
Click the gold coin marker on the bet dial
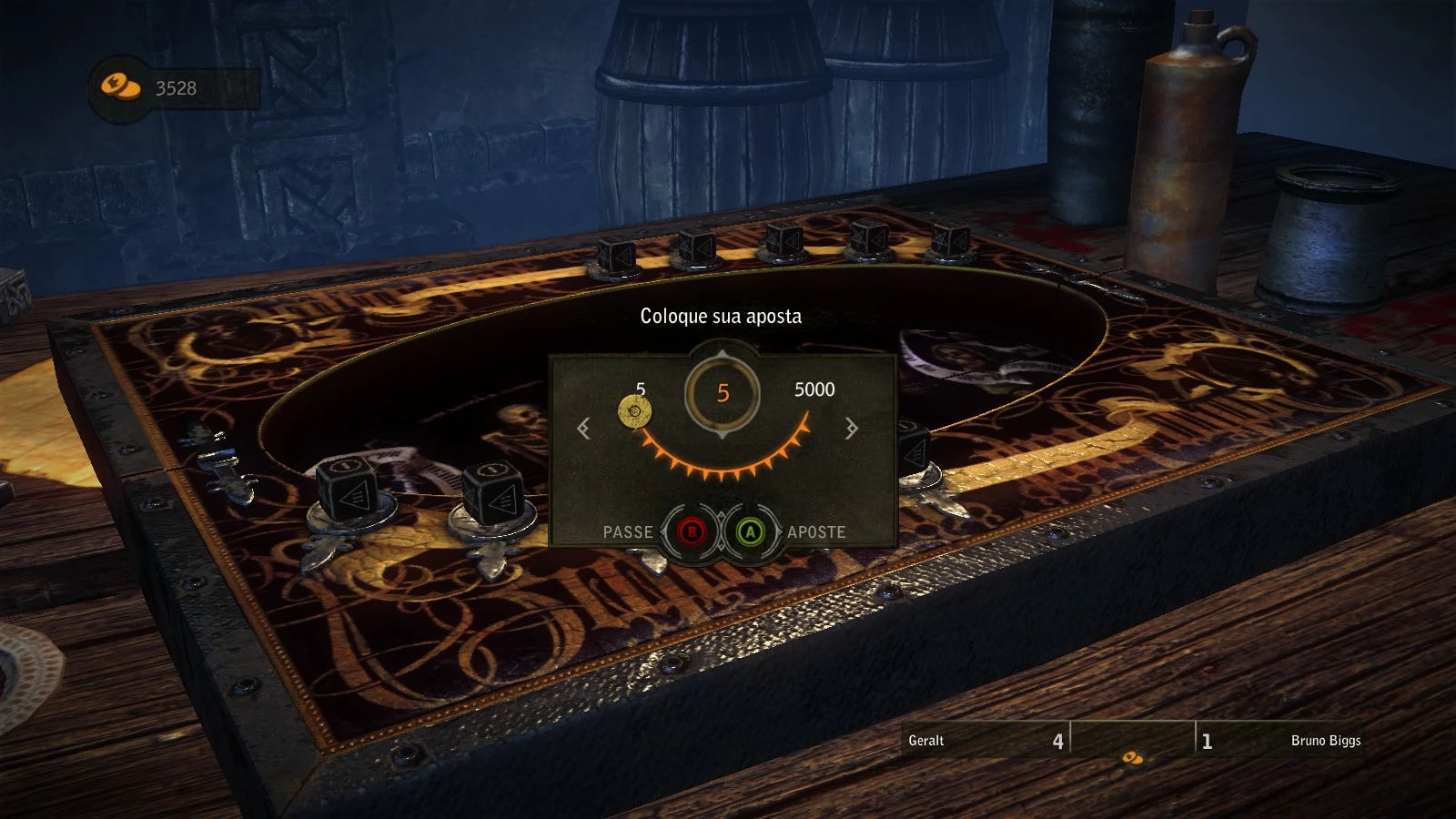coord(634,411)
